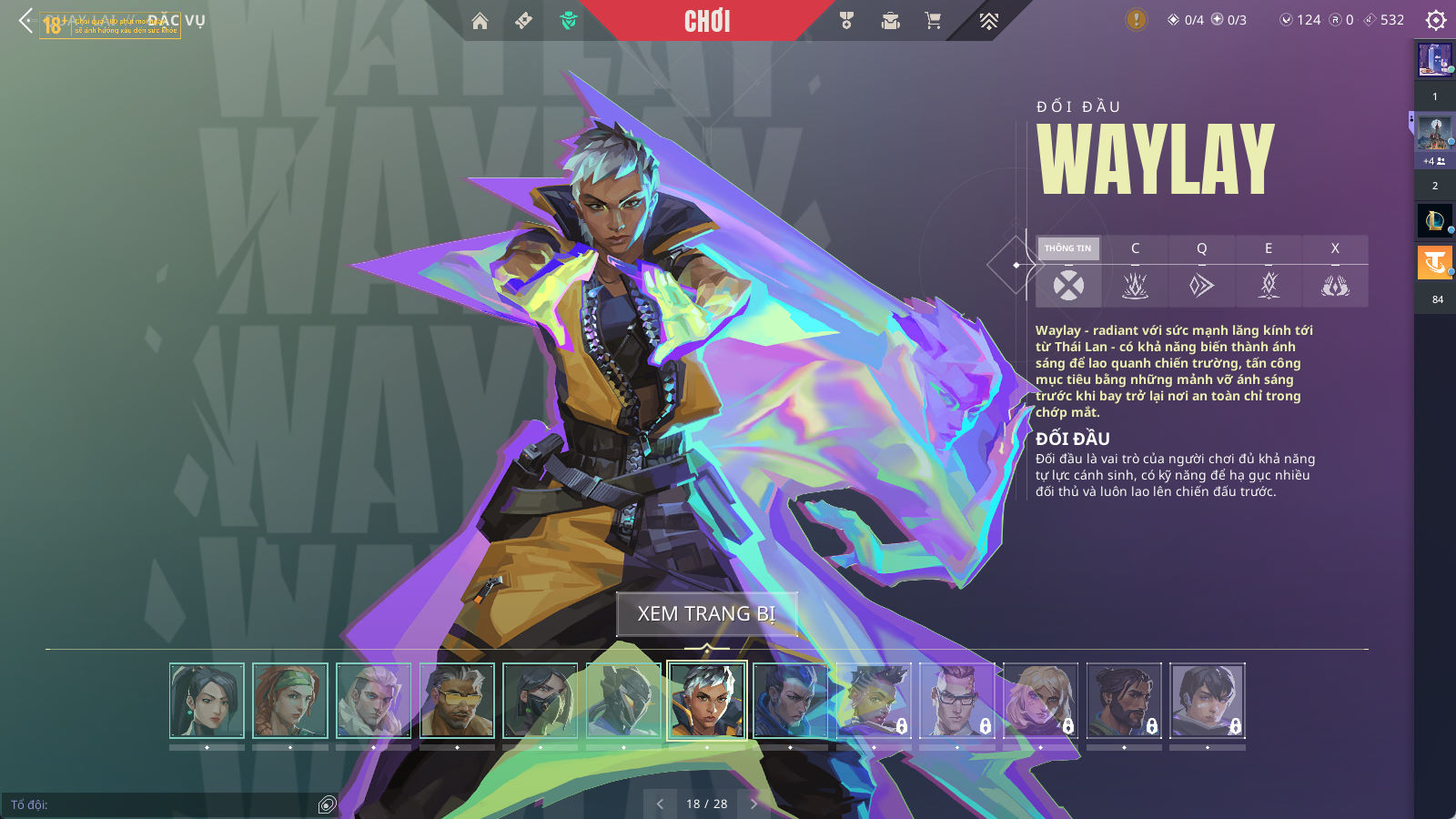Screen dimensions: 1456x819
Task: Go to the previous agent page arrow
Action: 660,804
